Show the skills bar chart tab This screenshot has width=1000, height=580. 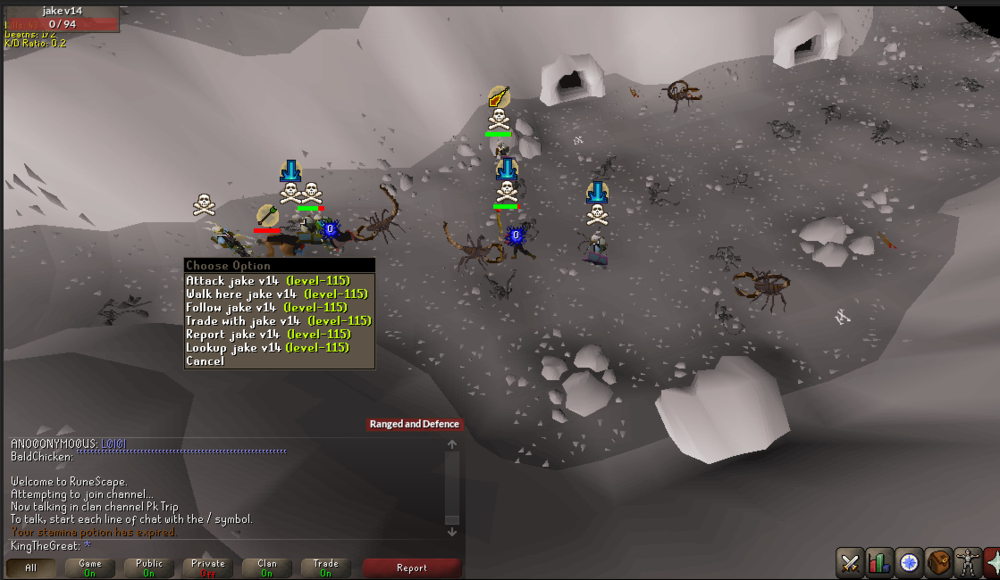coord(879,562)
